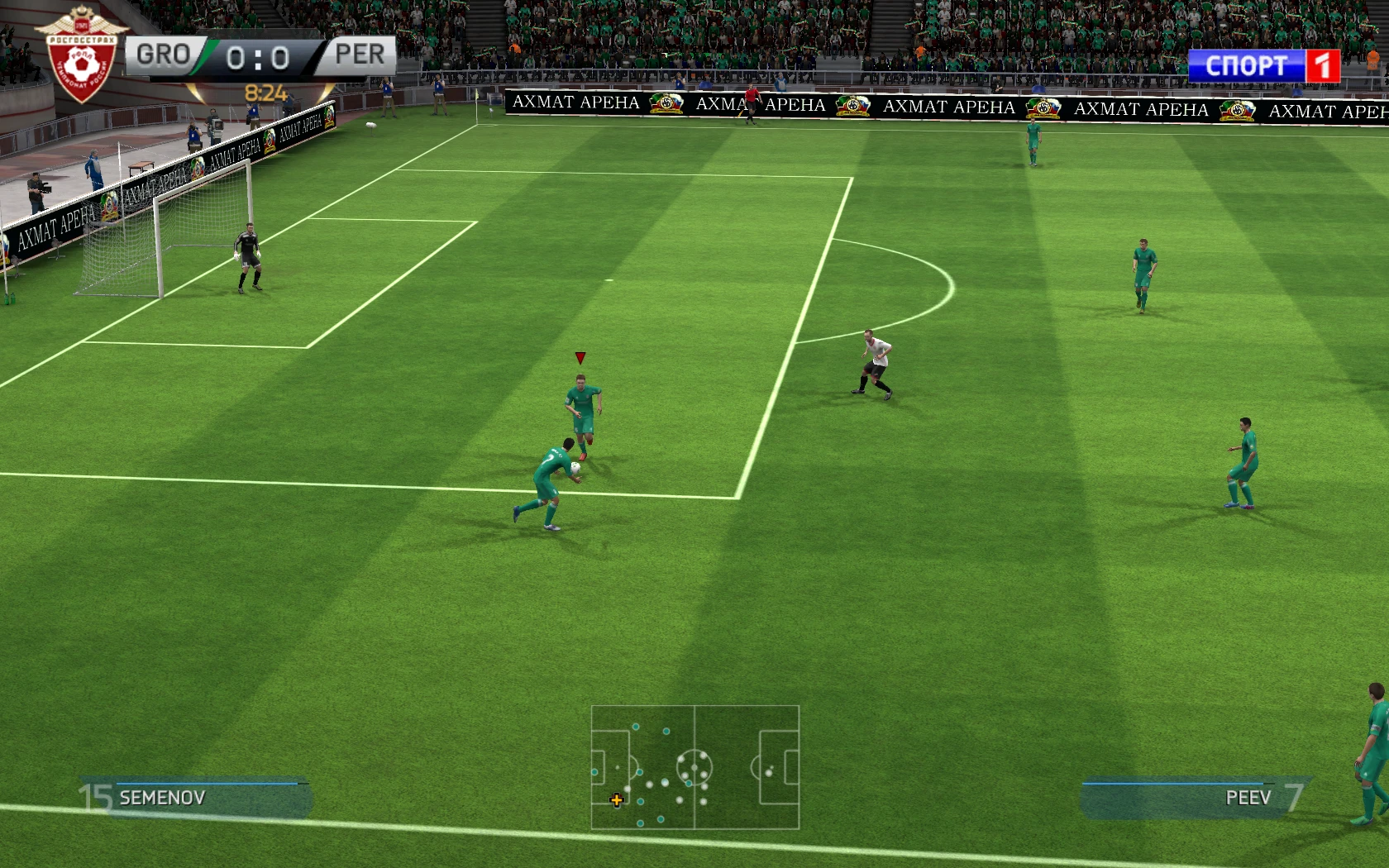Click the PER team abbreviation label

pyautogui.click(x=361, y=55)
